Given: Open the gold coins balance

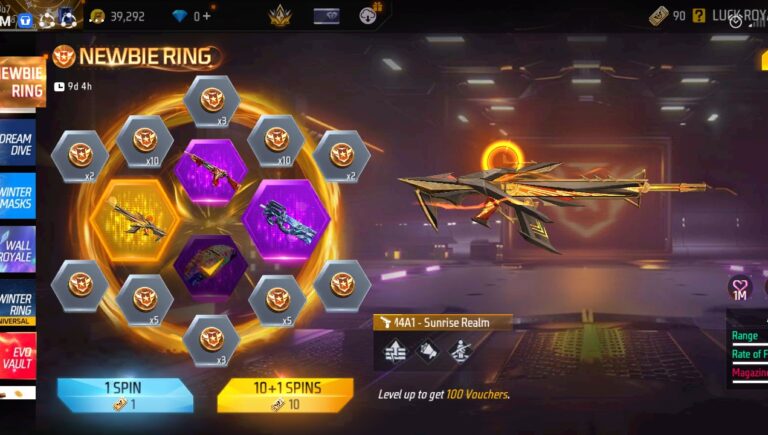Looking at the screenshot, I should pyautogui.click(x=118, y=16).
